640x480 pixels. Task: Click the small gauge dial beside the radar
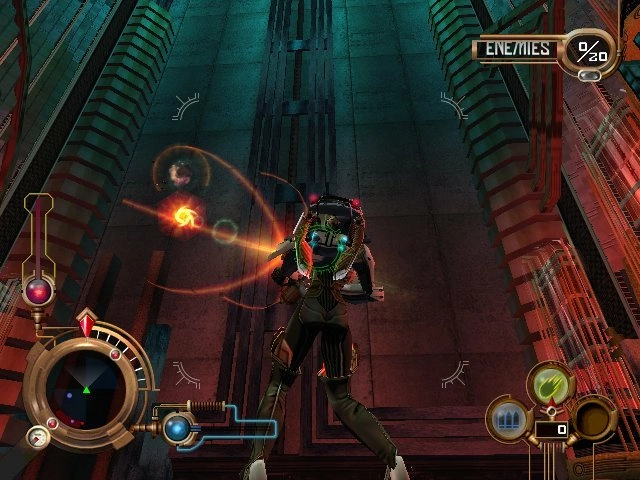(x=37, y=436)
